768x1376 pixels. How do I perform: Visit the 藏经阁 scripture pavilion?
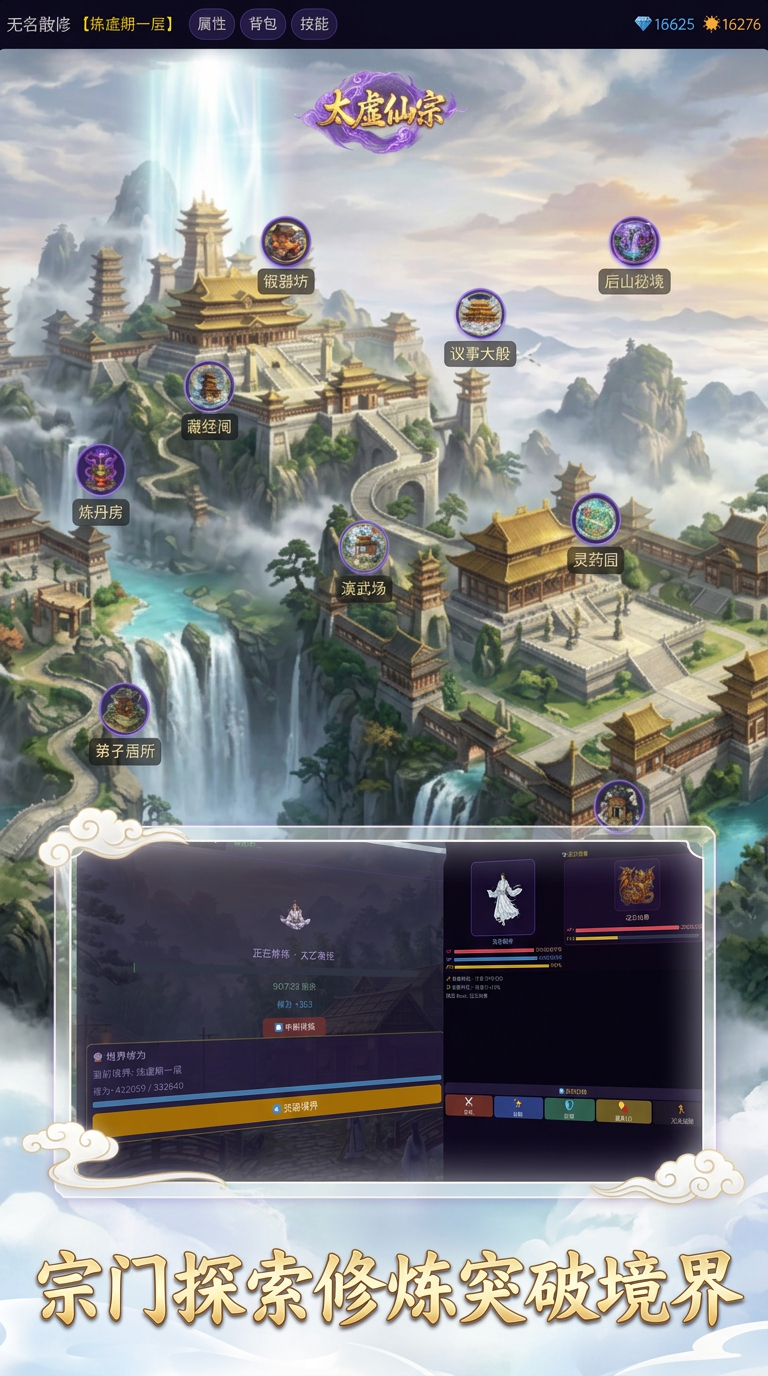209,386
